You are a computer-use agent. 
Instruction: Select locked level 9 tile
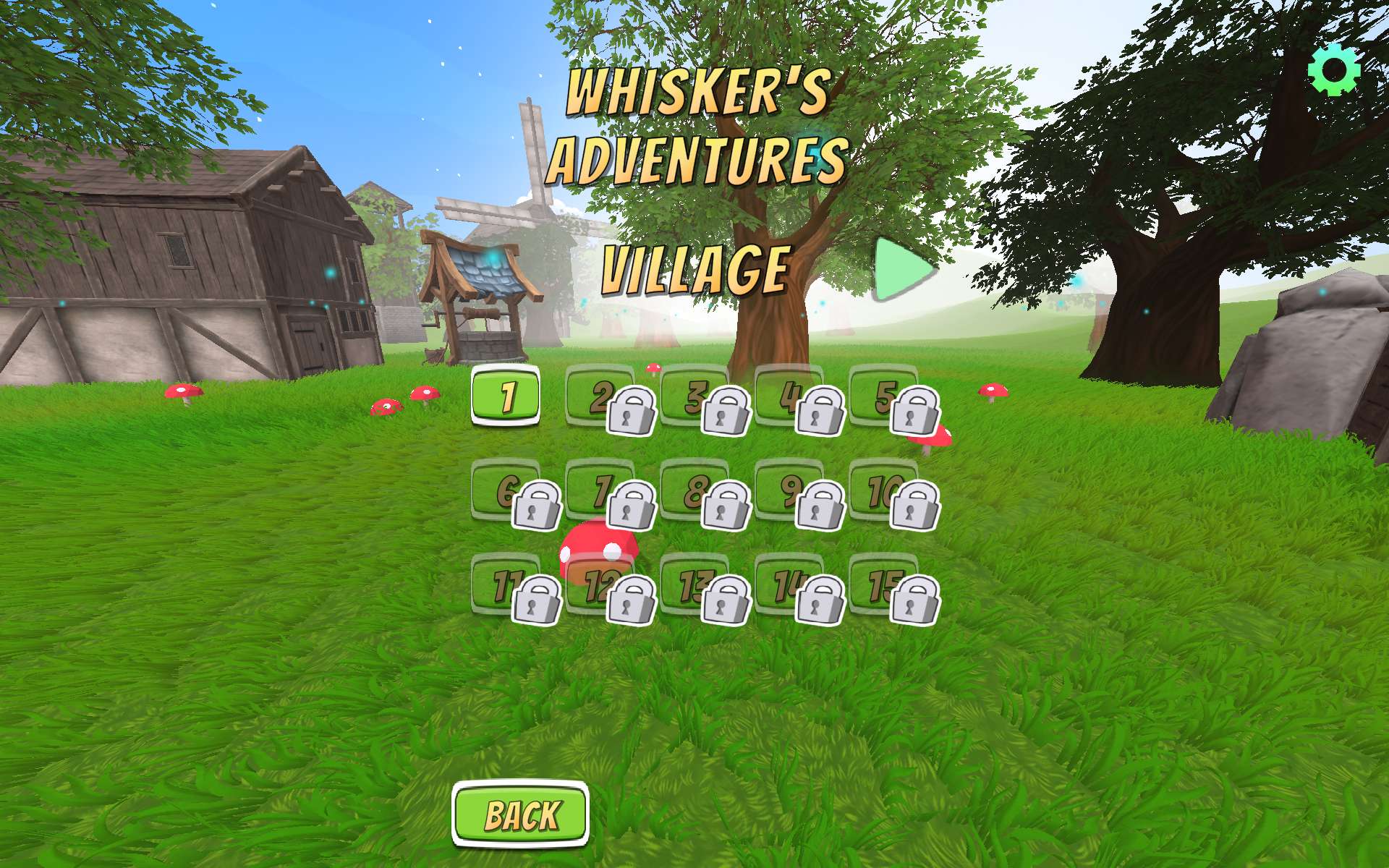789,490
